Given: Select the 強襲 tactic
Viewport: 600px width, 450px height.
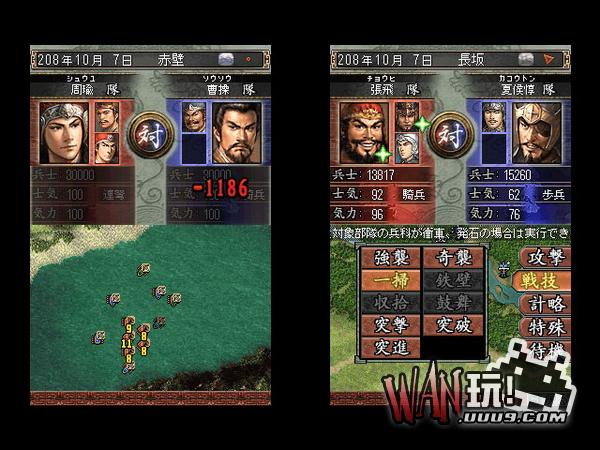Looking at the screenshot, I should 390,258.
